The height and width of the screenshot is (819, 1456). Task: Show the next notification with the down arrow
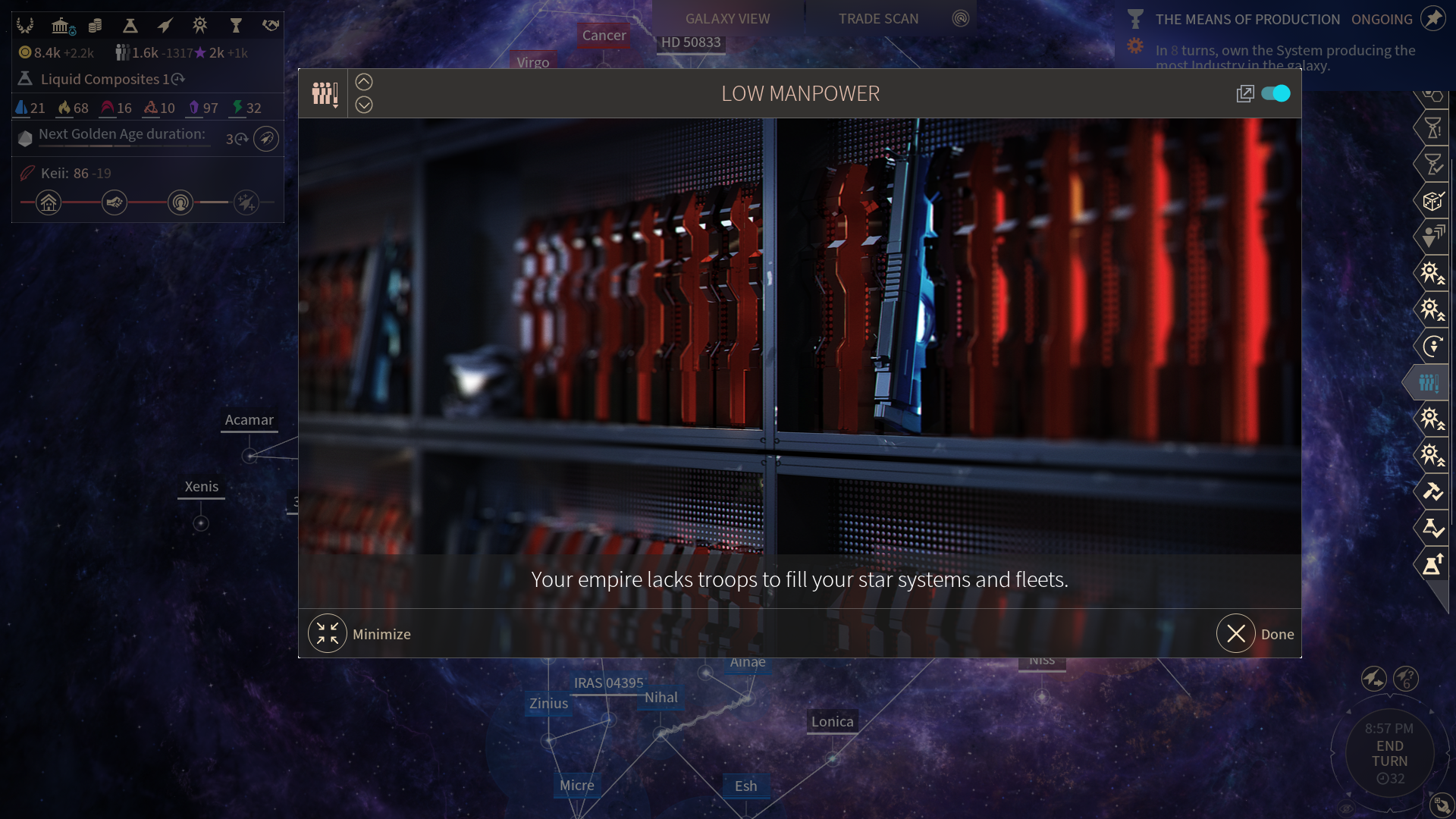364,105
